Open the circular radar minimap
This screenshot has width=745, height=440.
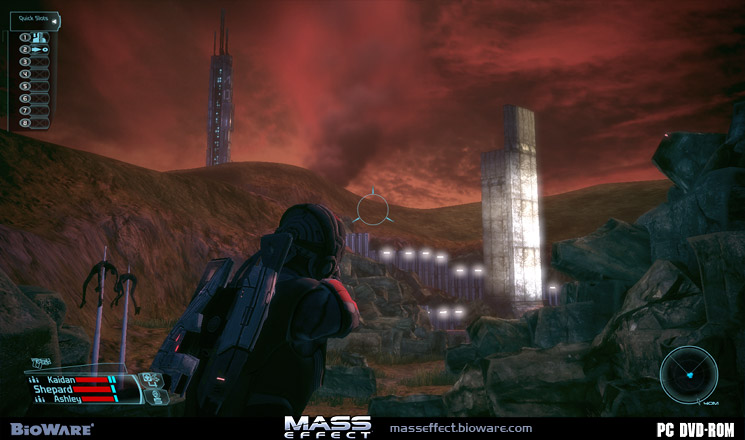click(x=688, y=374)
